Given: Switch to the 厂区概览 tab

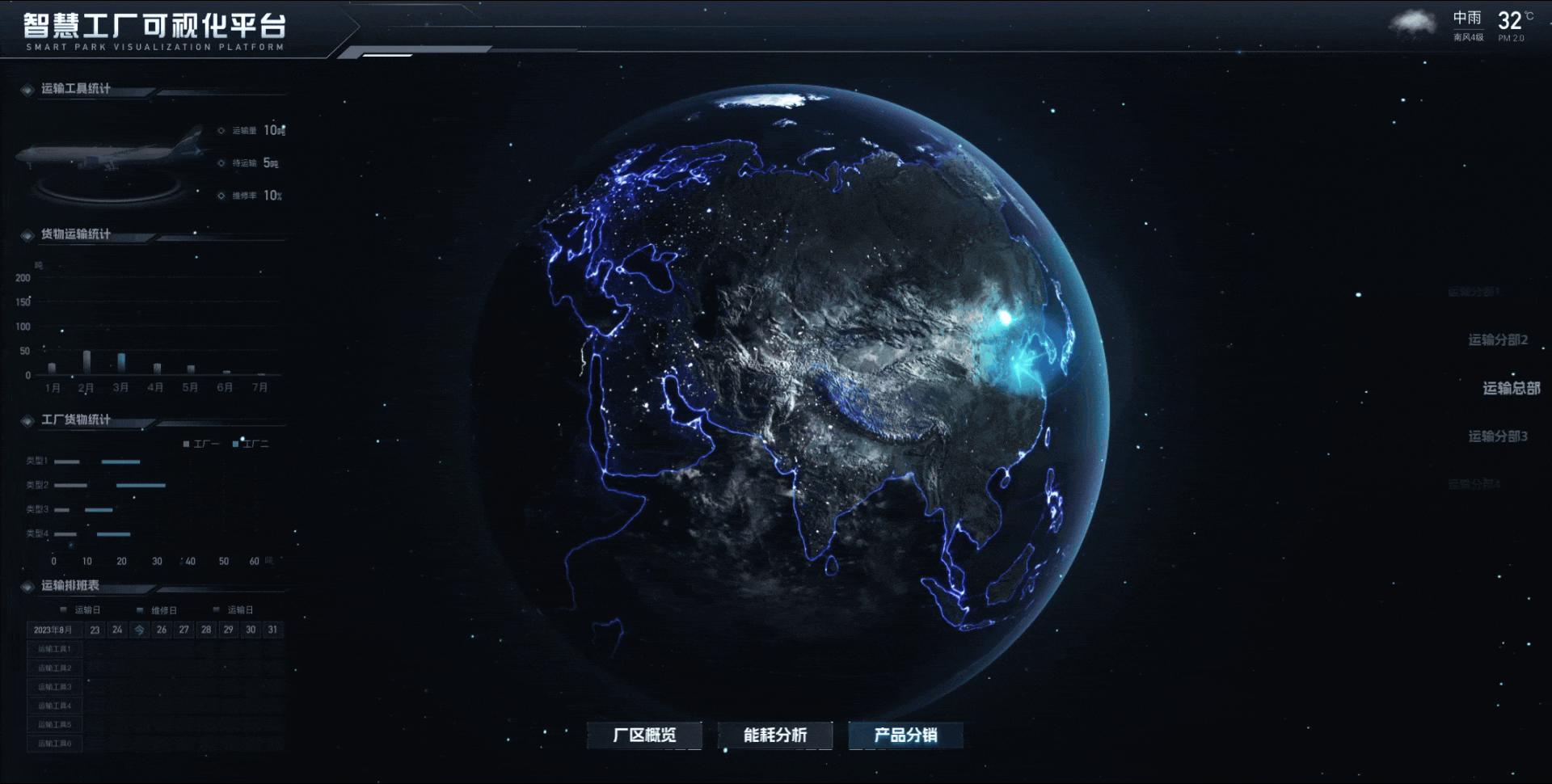Looking at the screenshot, I should (x=644, y=736).
